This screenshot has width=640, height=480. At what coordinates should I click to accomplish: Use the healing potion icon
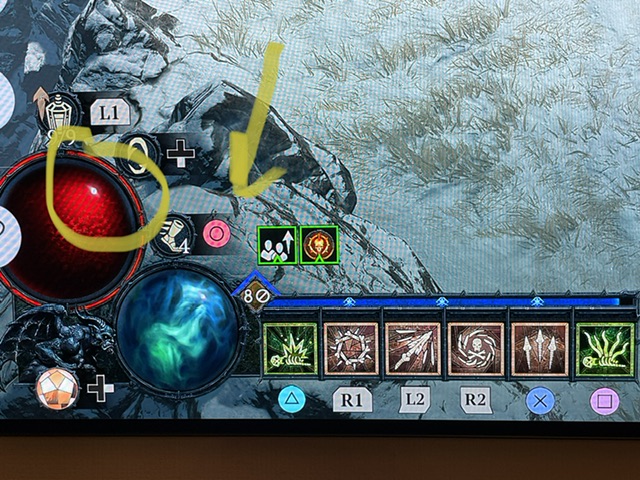click(x=63, y=110)
